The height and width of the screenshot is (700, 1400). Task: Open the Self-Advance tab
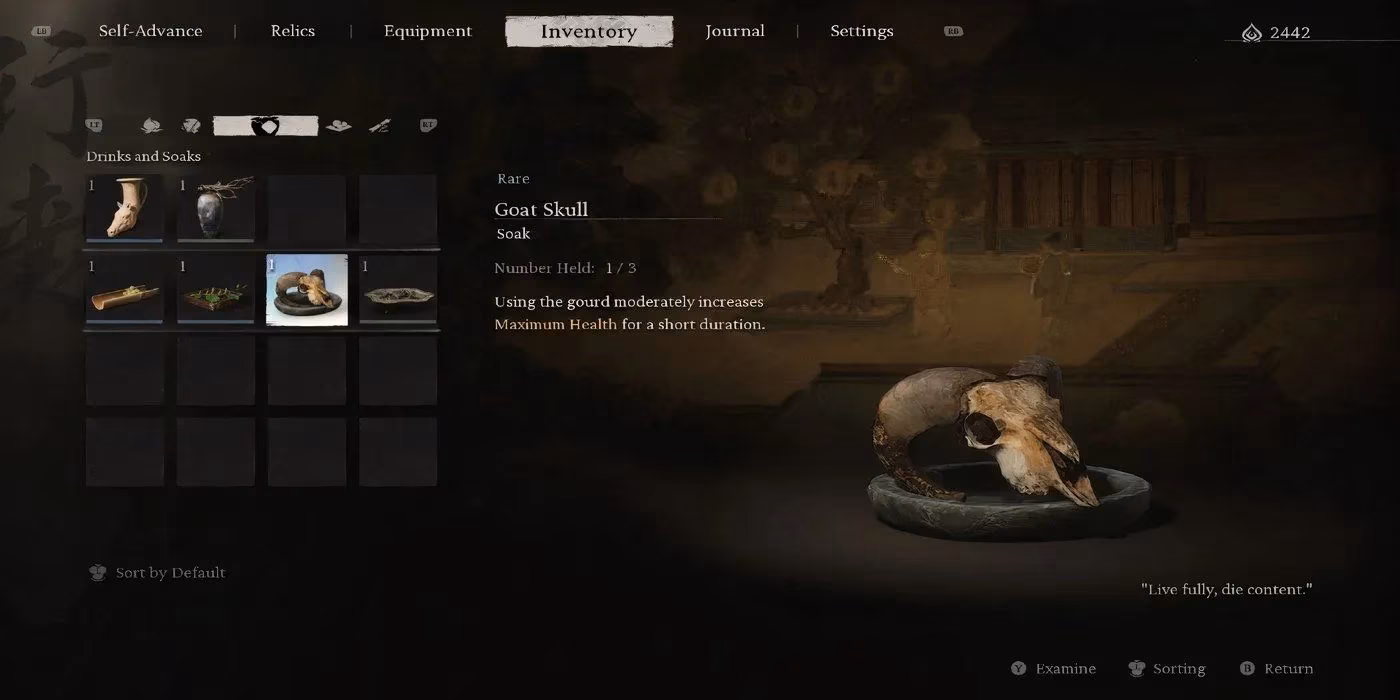pyautogui.click(x=150, y=31)
